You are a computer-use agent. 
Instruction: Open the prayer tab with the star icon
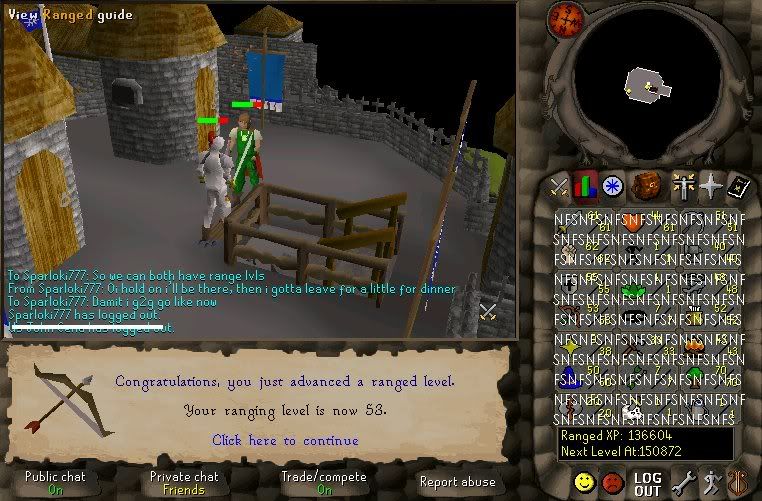(711, 186)
